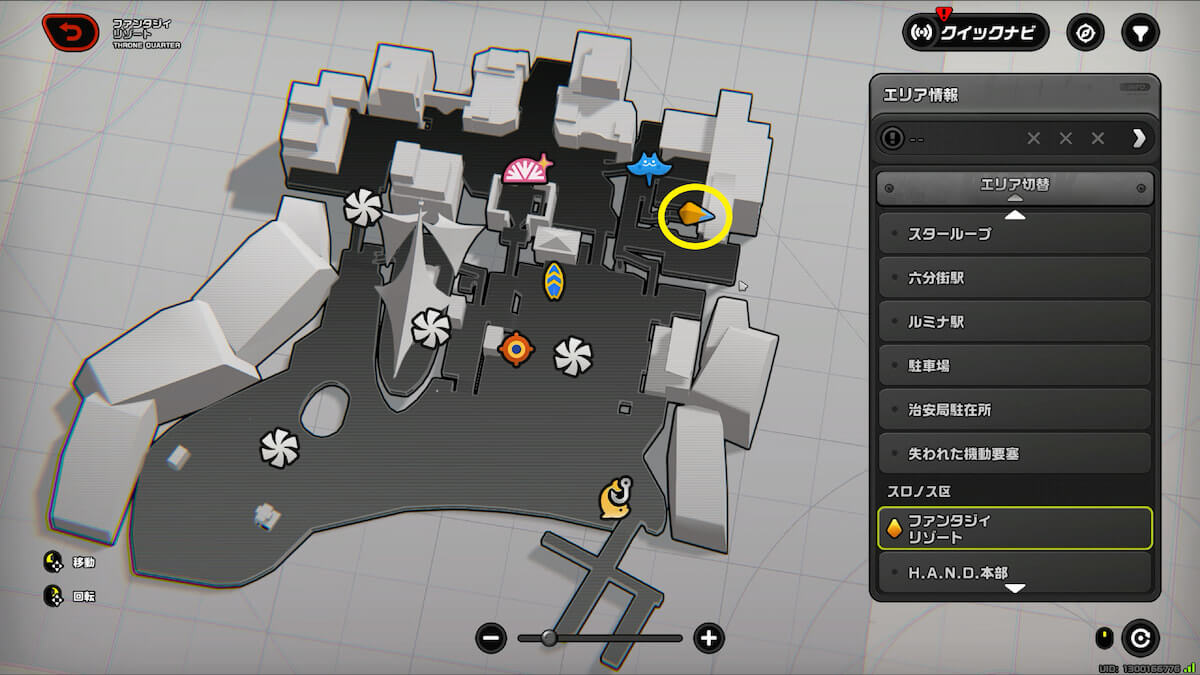
Task: Select スターループ from the area list
Action: [1014, 234]
